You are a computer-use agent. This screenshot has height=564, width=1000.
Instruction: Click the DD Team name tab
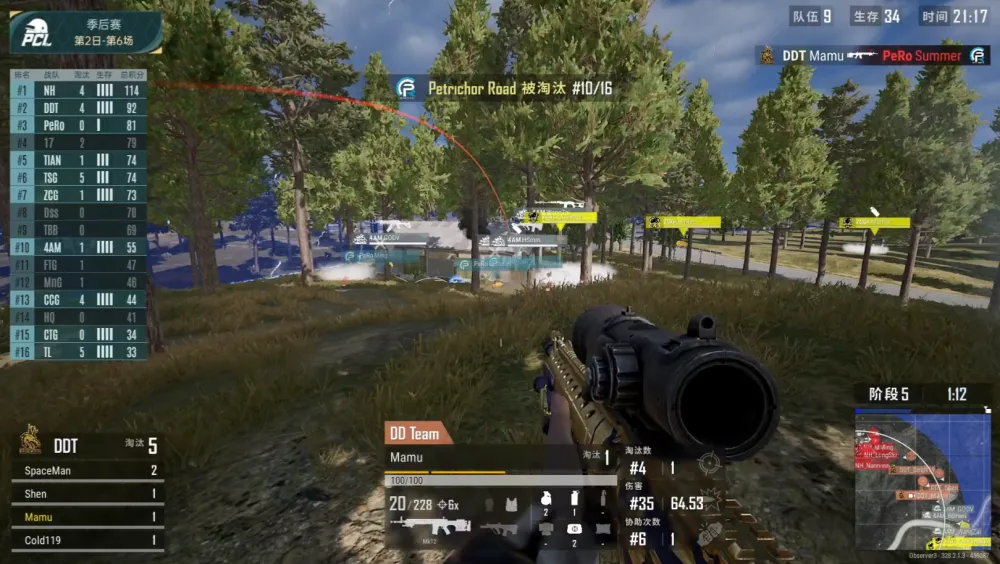(417, 433)
